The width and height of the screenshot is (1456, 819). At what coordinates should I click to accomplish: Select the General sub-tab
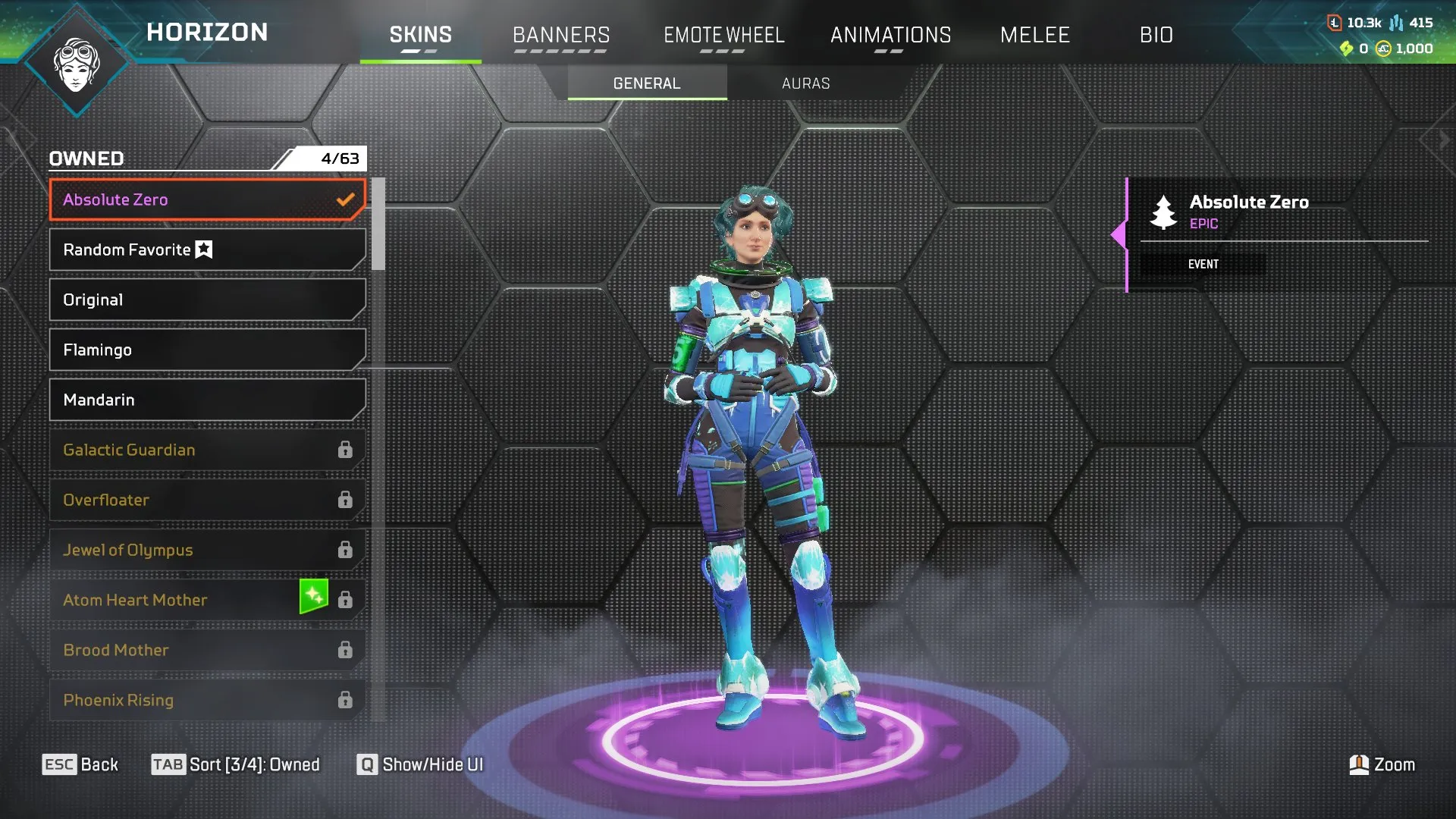pyautogui.click(x=647, y=83)
